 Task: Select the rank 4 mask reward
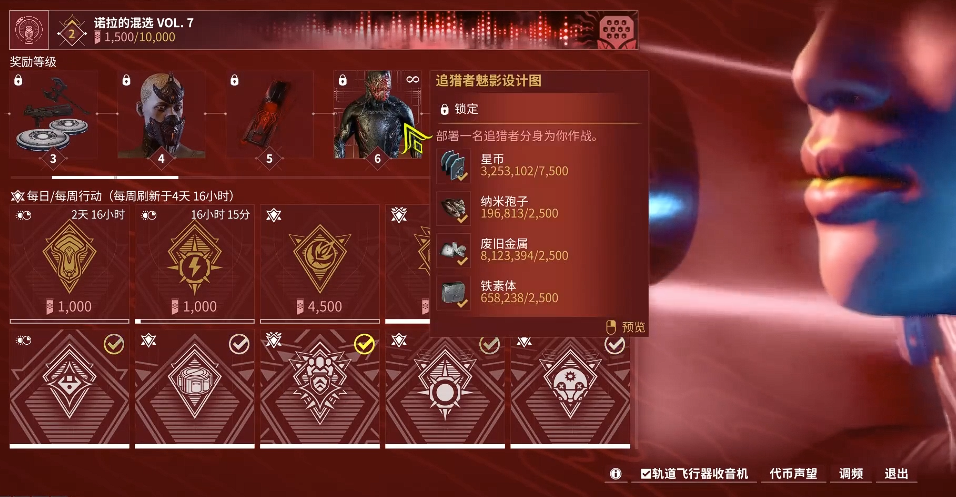pos(160,117)
